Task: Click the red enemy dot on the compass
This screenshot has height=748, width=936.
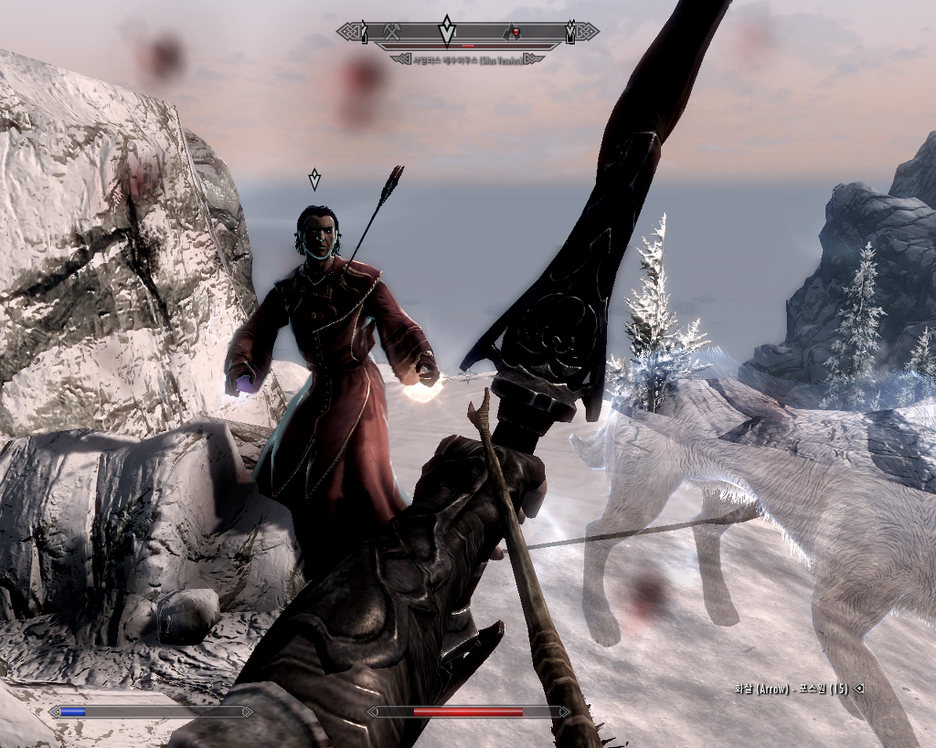Action: click(x=516, y=33)
